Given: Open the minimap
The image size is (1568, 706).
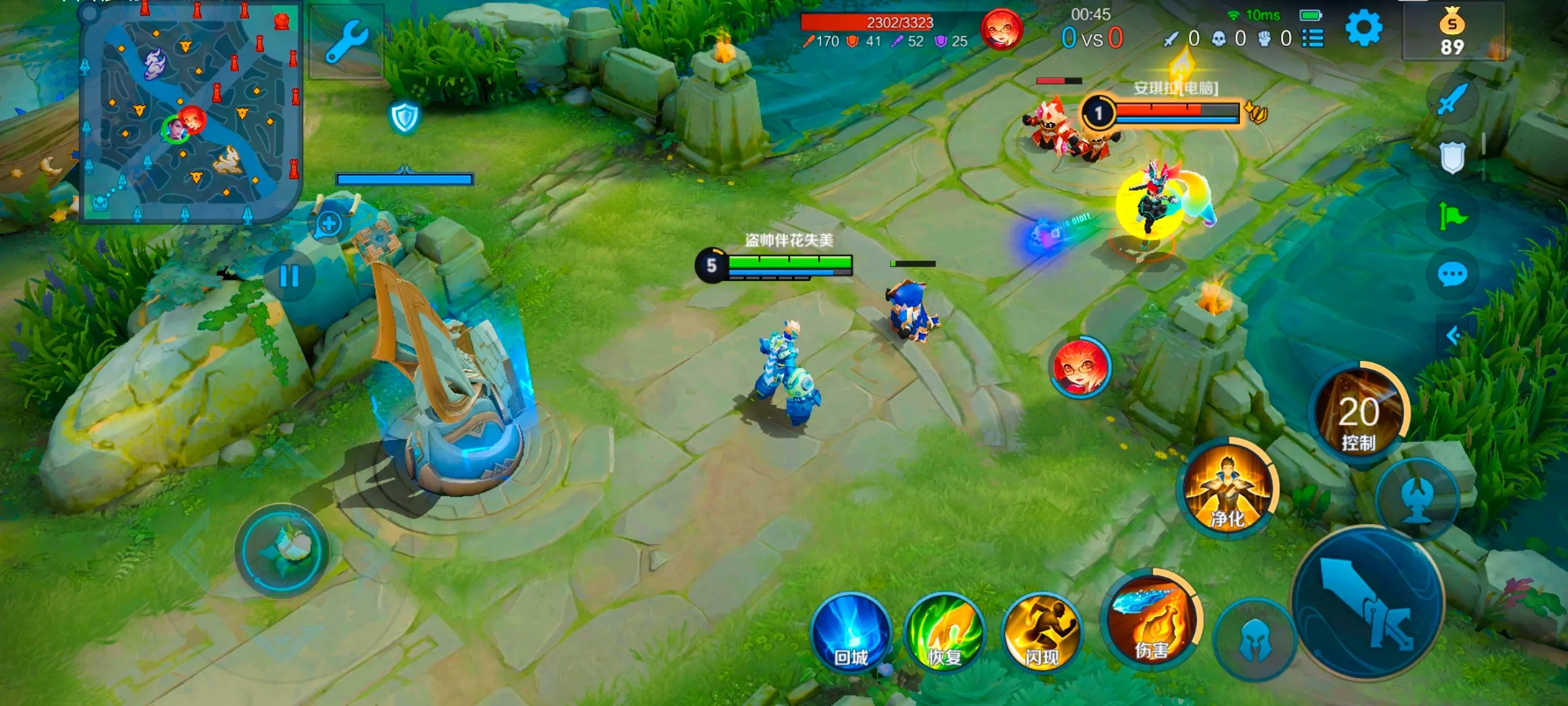Looking at the screenshot, I should pos(189,111).
